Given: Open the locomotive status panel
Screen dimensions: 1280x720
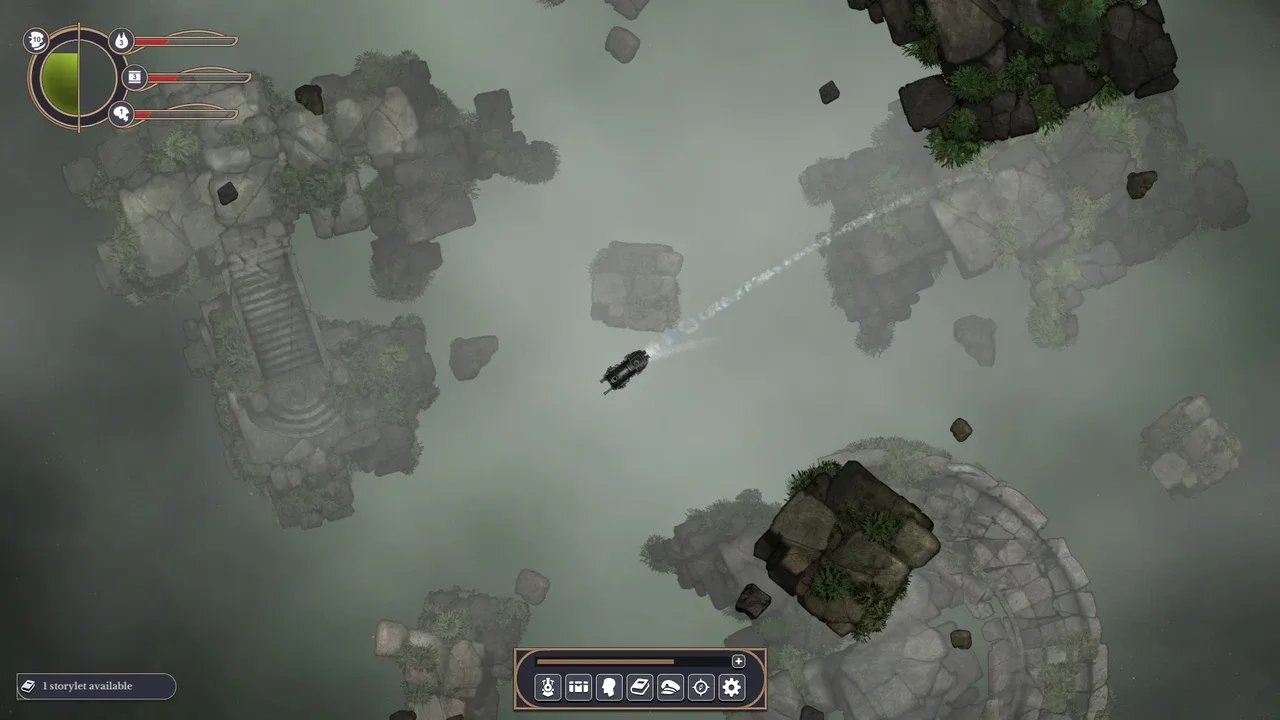Looking at the screenshot, I should [547, 687].
